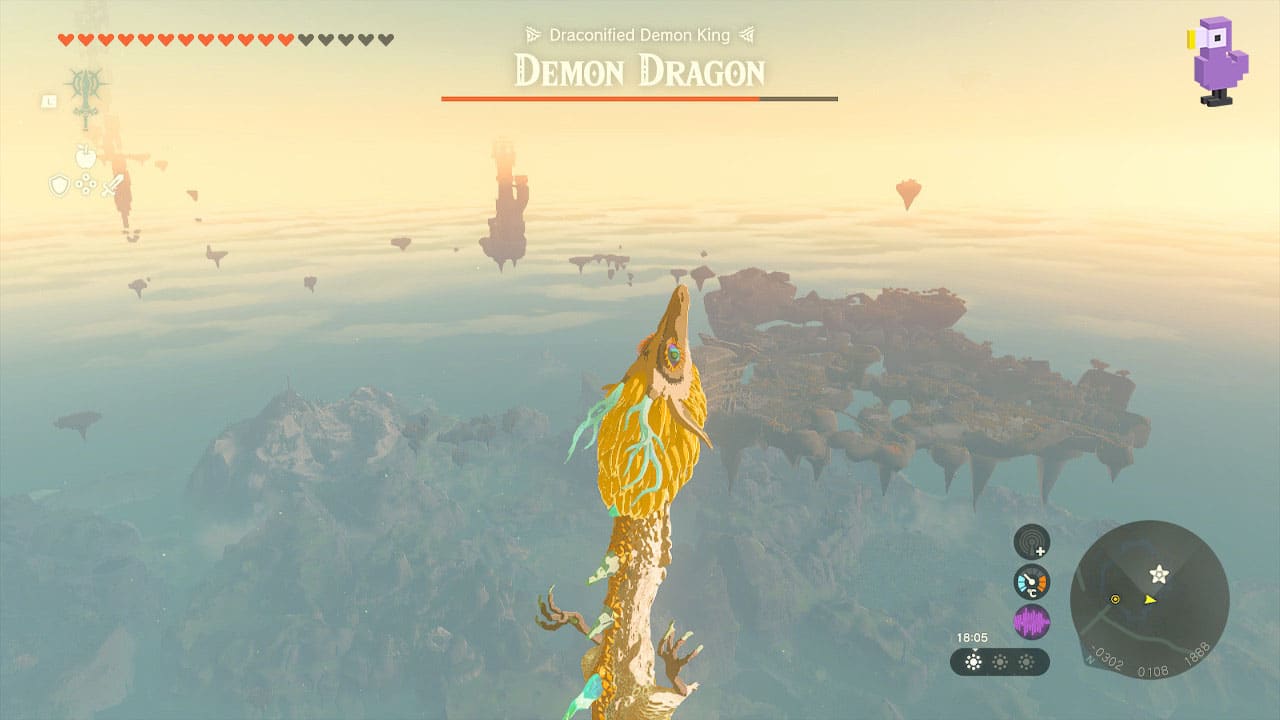1280x720 pixels.
Task: Open the food item apple icon
Action: coord(86,156)
